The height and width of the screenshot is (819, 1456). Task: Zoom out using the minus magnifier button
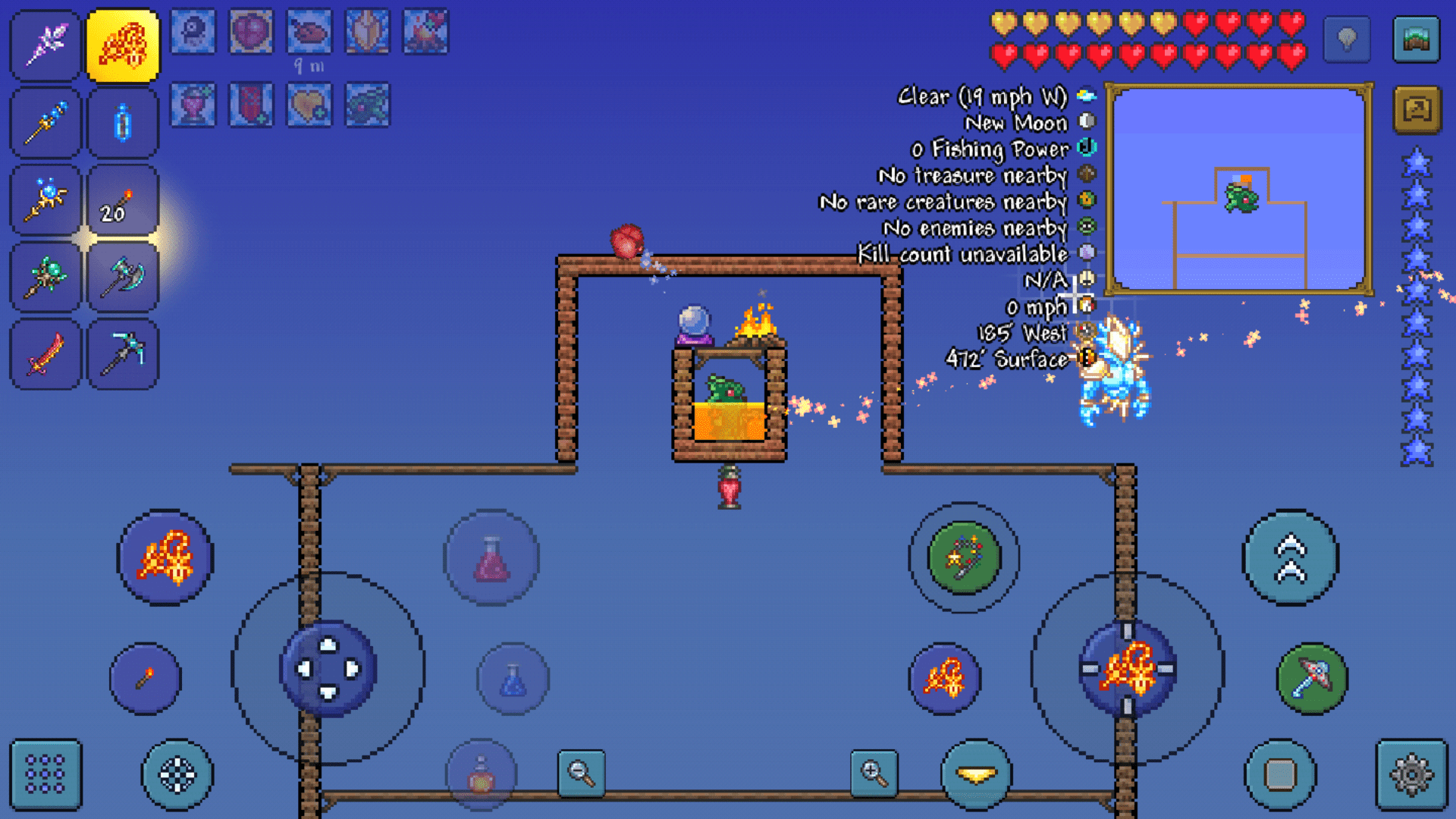pyautogui.click(x=581, y=772)
